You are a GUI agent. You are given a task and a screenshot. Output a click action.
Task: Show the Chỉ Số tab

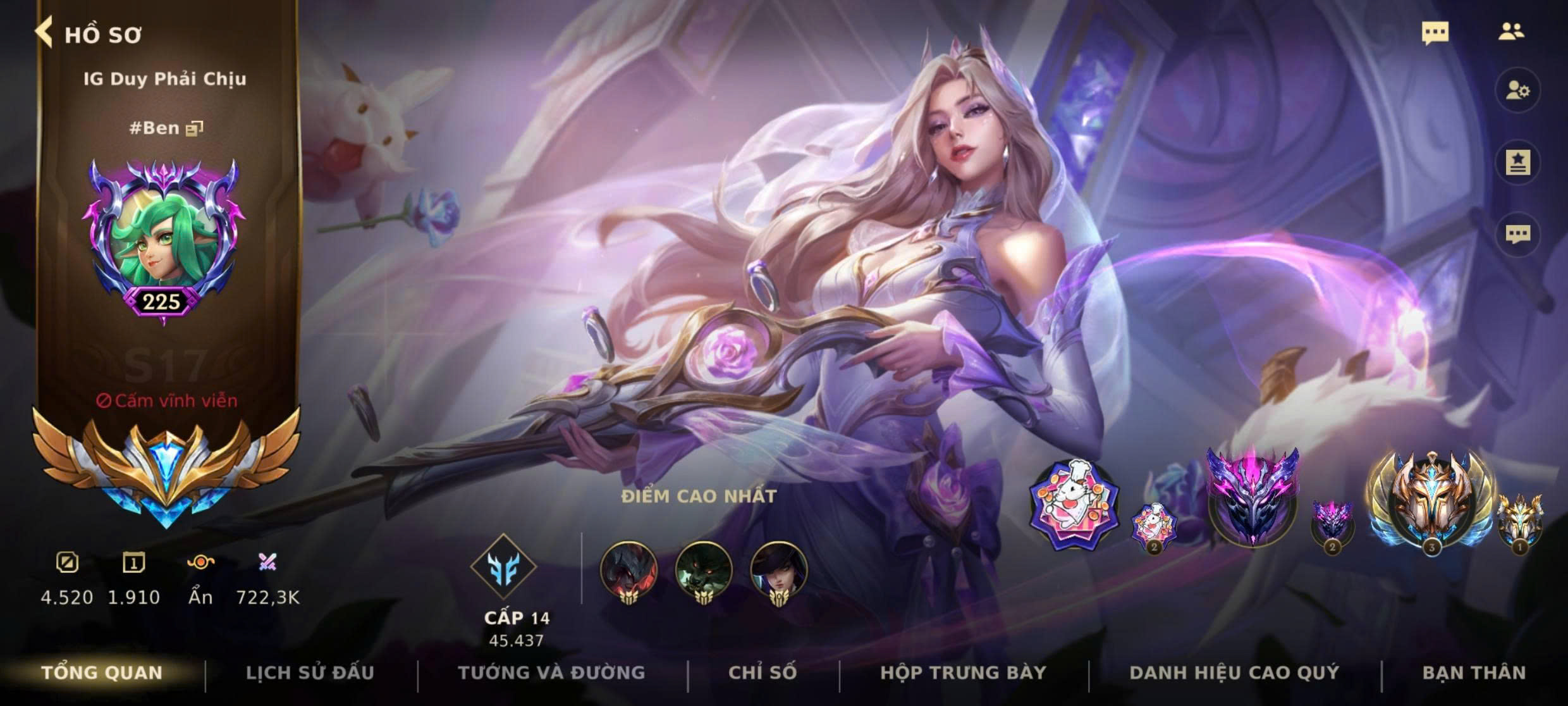click(x=763, y=672)
